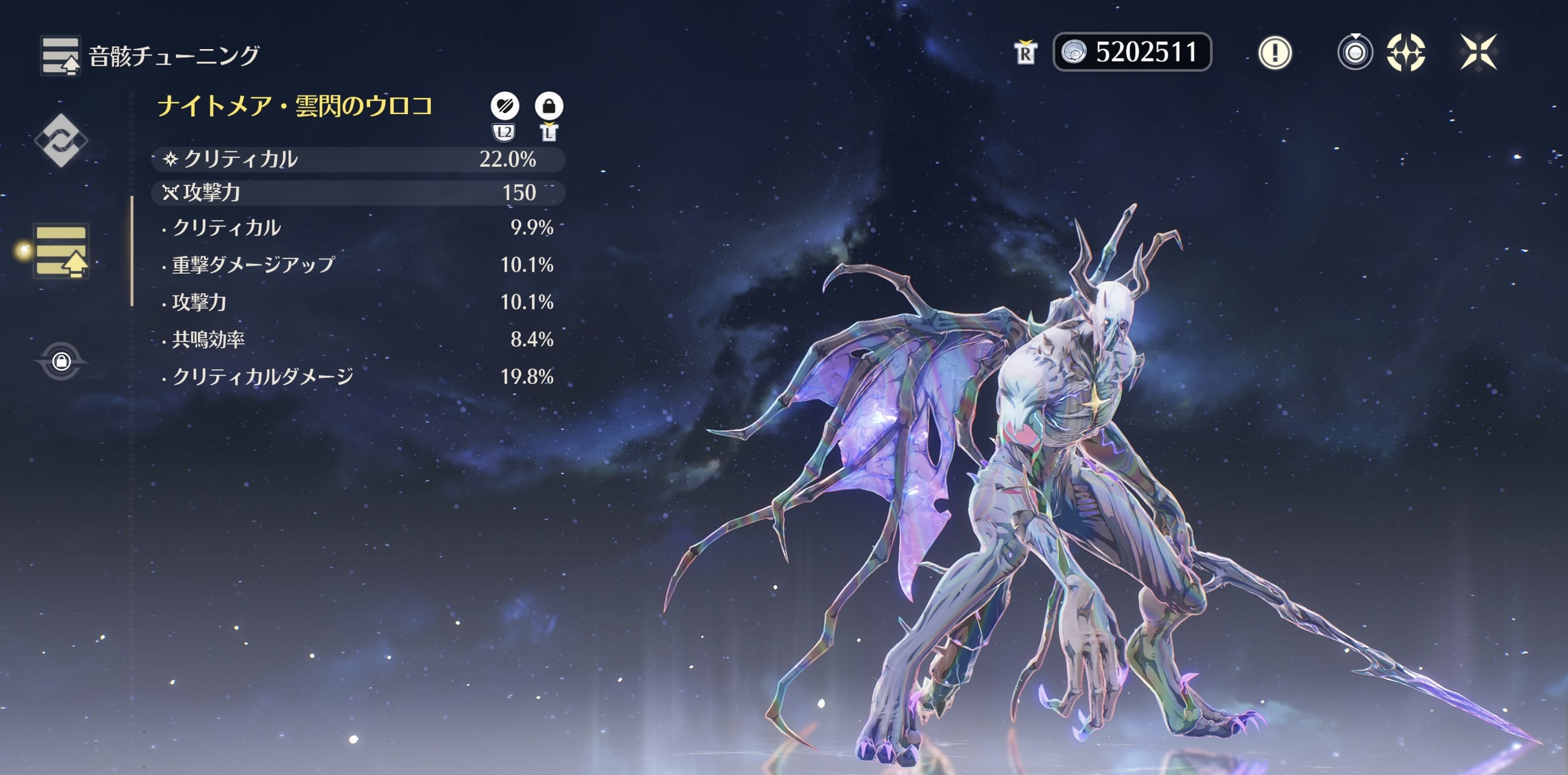Select the critical rate main stat row
The image size is (1568, 775).
(358, 159)
